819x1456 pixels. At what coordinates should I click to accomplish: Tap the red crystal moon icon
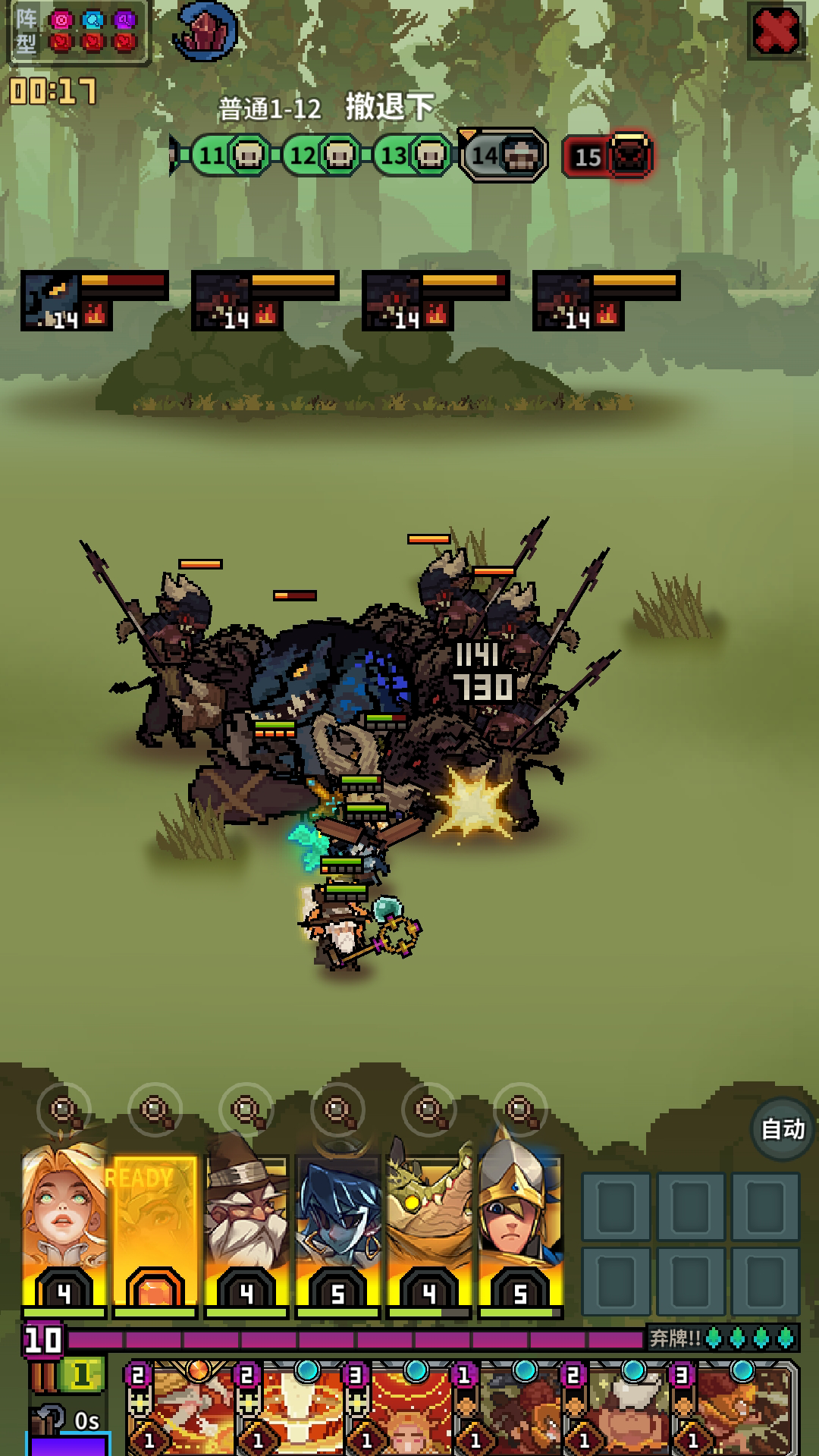pos(205,32)
